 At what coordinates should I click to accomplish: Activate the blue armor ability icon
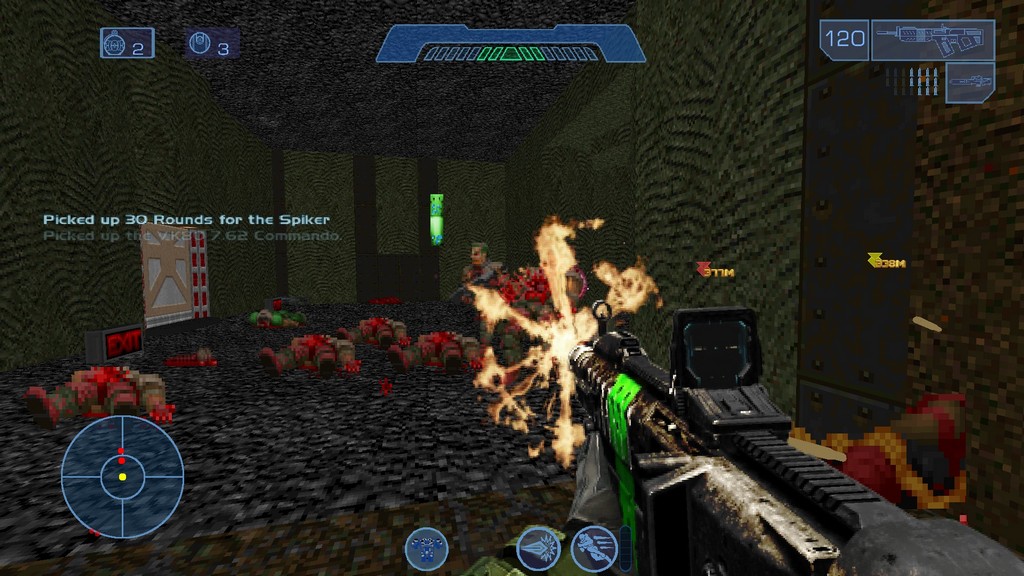click(x=426, y=548)
